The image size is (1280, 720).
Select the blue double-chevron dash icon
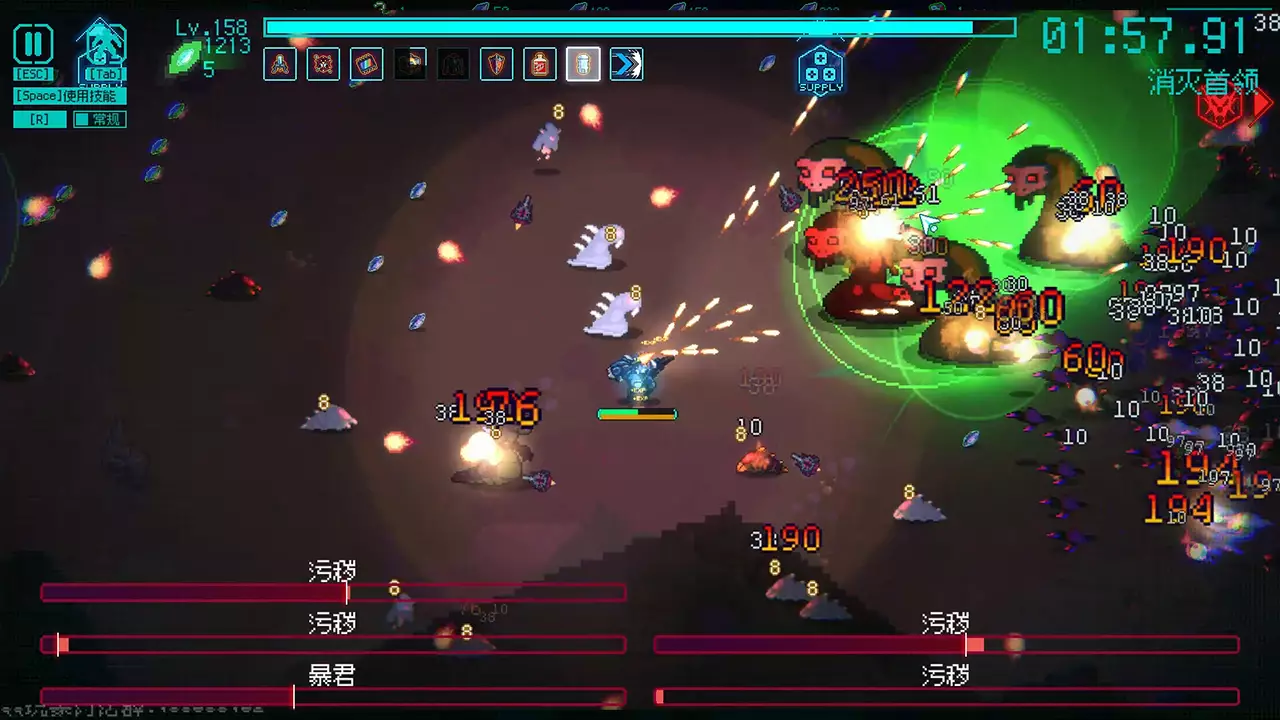627,65
